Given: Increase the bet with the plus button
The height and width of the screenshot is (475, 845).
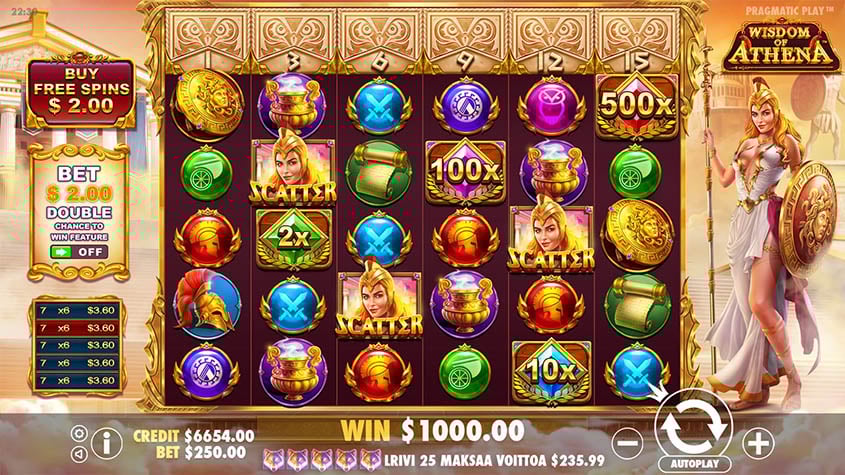Looking at the screenshot, I should coord(758,442).
